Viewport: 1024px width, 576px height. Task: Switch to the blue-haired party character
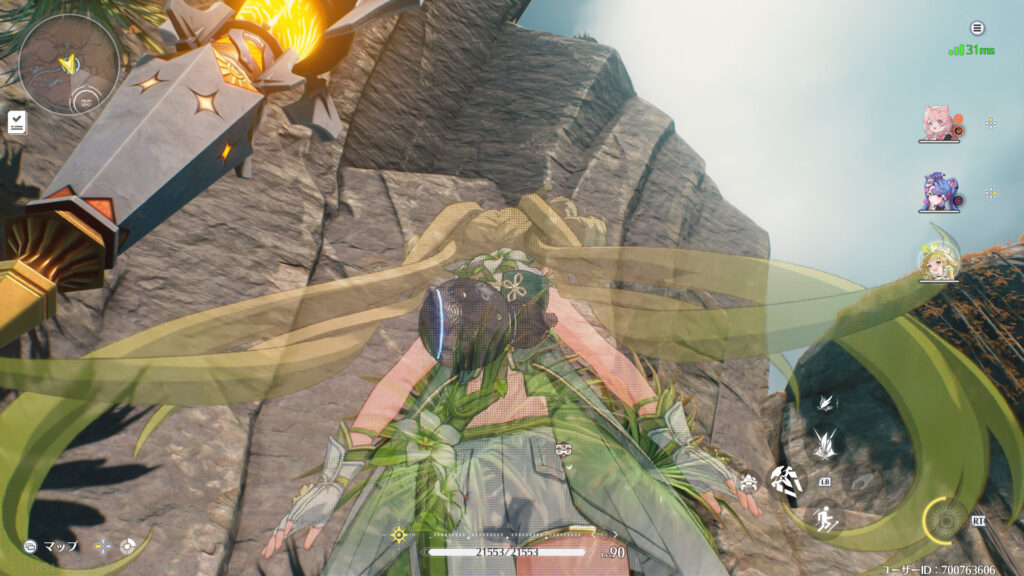point(938,192)
